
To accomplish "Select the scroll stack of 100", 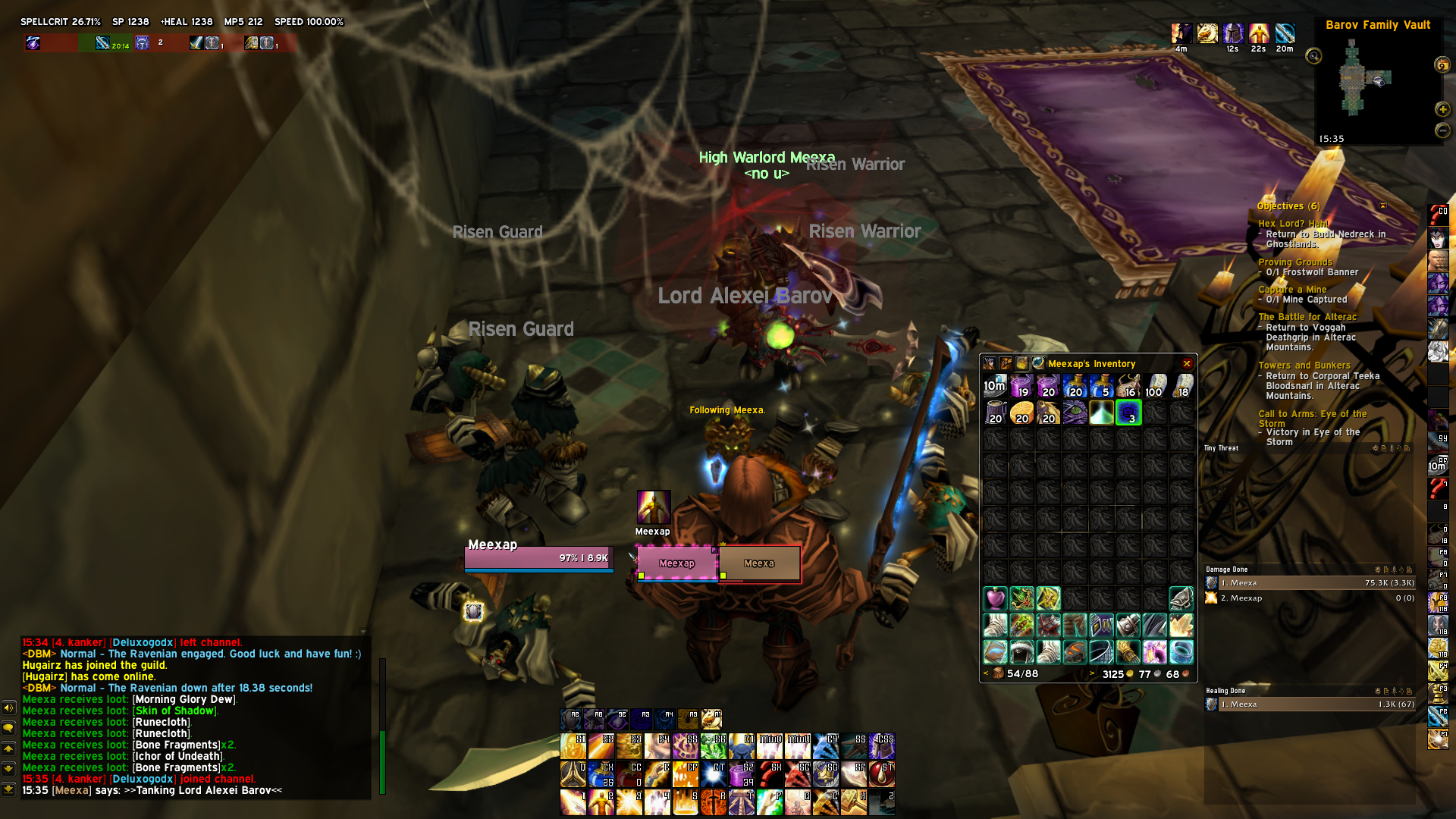I will coord(1155,386).
